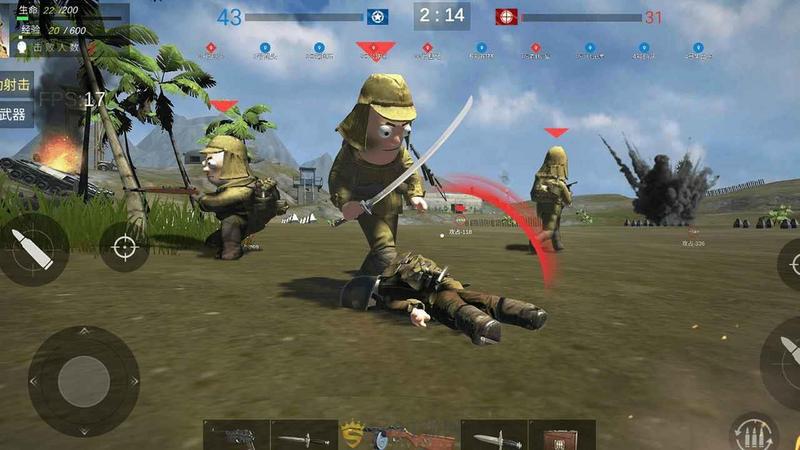This screenshot has height=450, width=800.
Task: Open the weapon (武器) button
Action: point(15,114)
